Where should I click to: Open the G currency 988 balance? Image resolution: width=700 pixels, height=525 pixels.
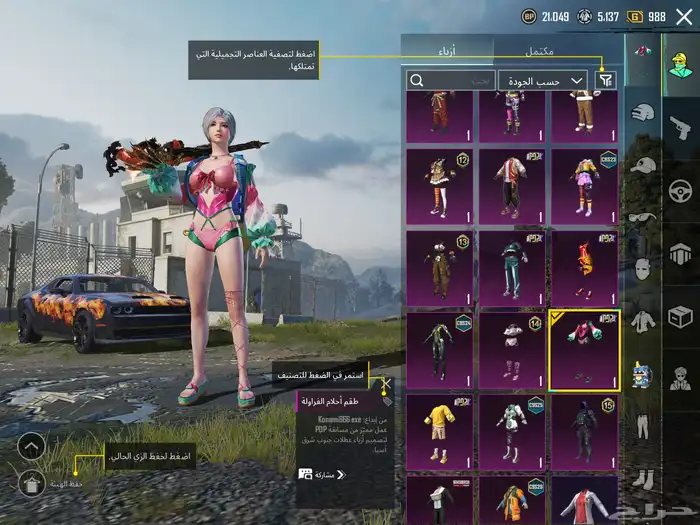tap(646, 16)
